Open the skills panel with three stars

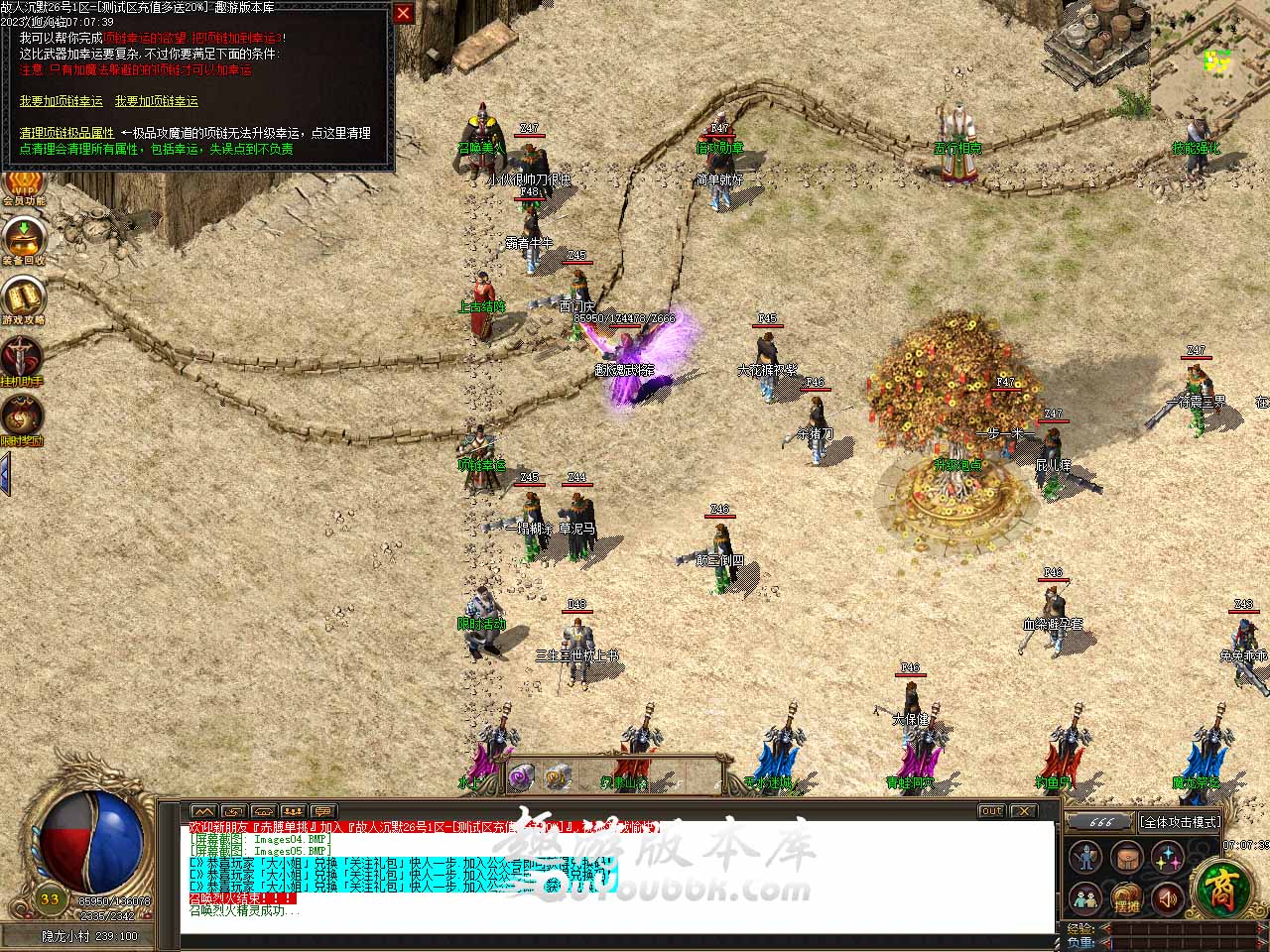[x=1168, y=857]
